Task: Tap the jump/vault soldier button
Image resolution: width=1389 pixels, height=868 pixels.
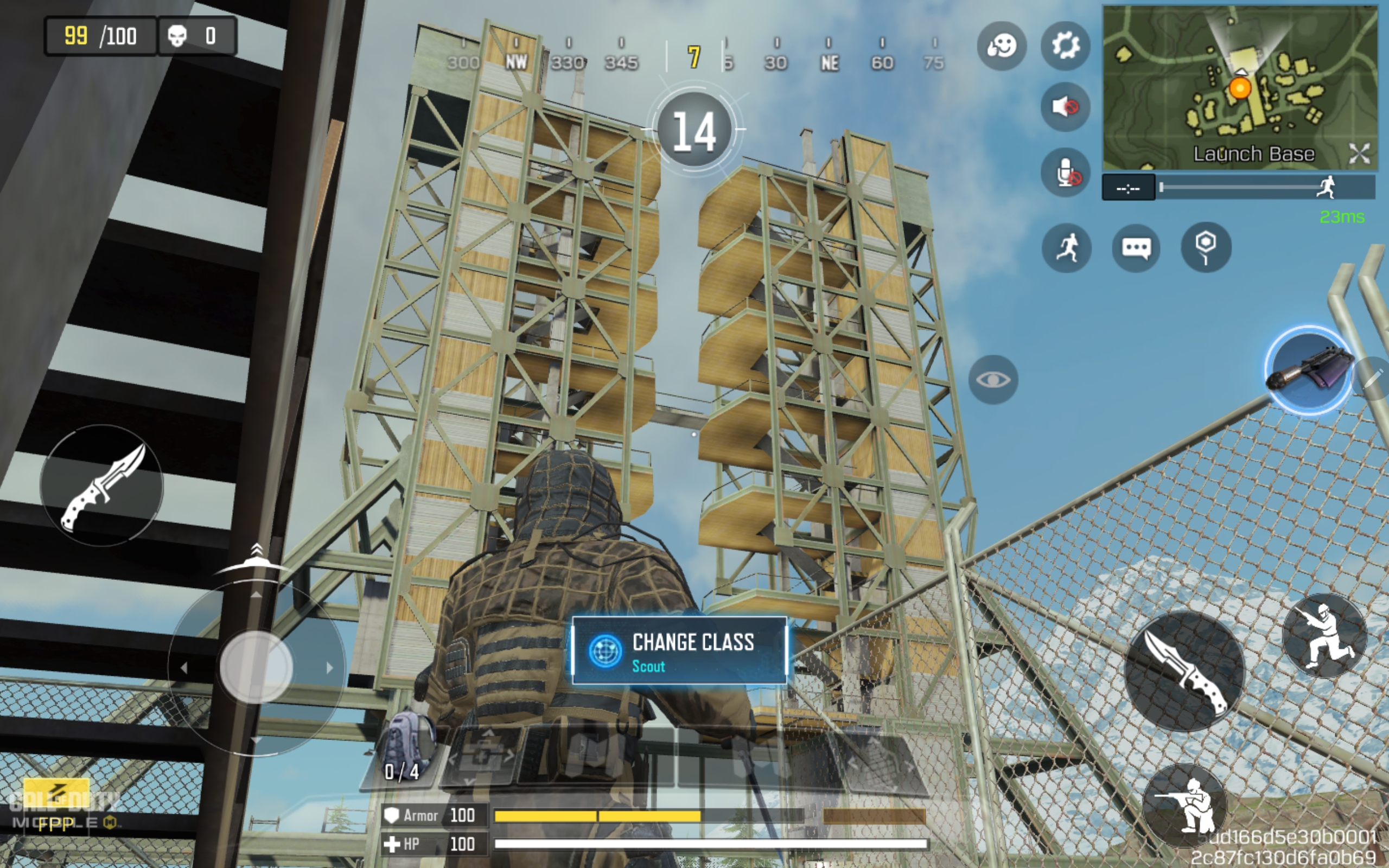Action: pyautogui.click(x=1325, y=636)
